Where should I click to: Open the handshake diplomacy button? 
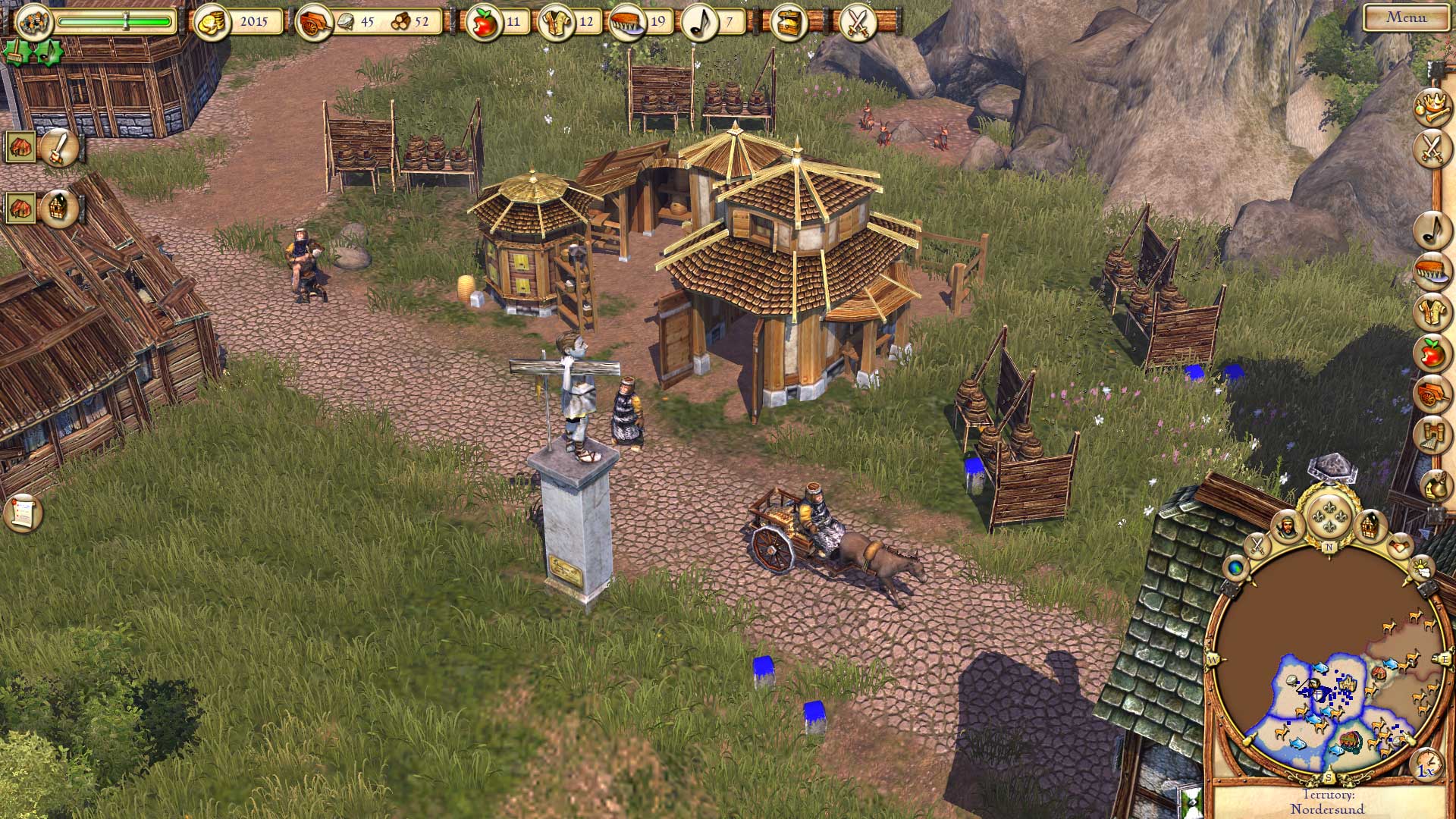1400,544
